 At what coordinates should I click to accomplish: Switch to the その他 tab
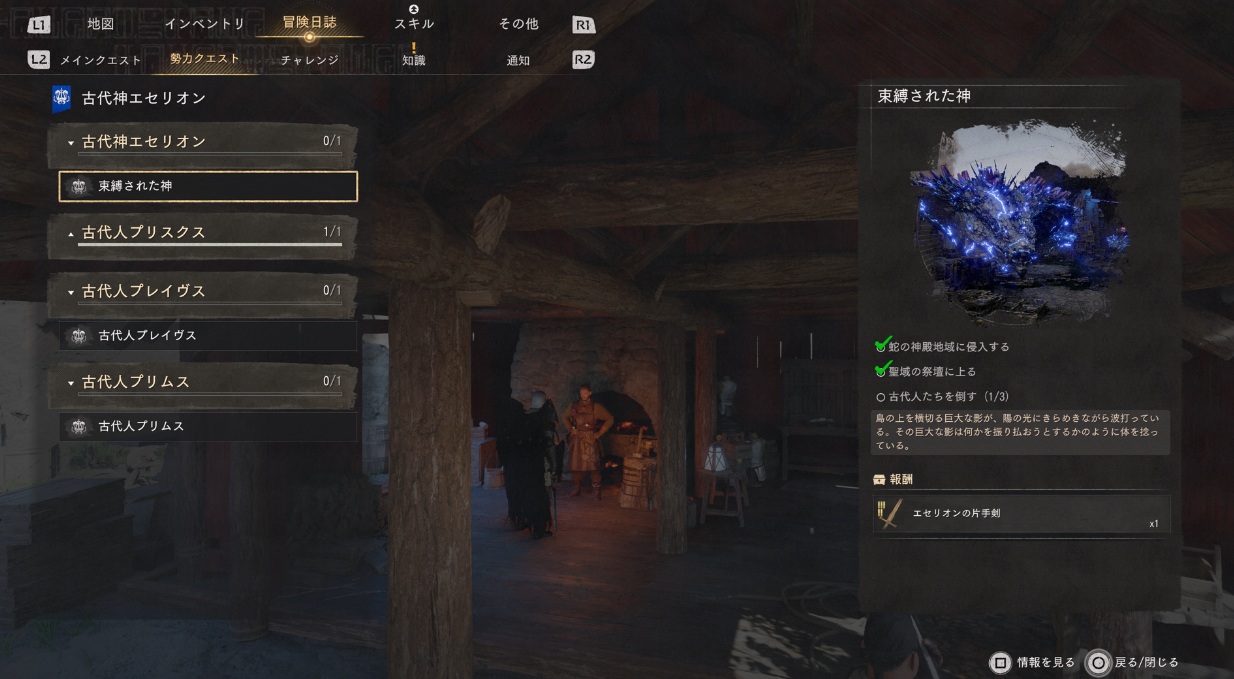click(x=518, y=24)
